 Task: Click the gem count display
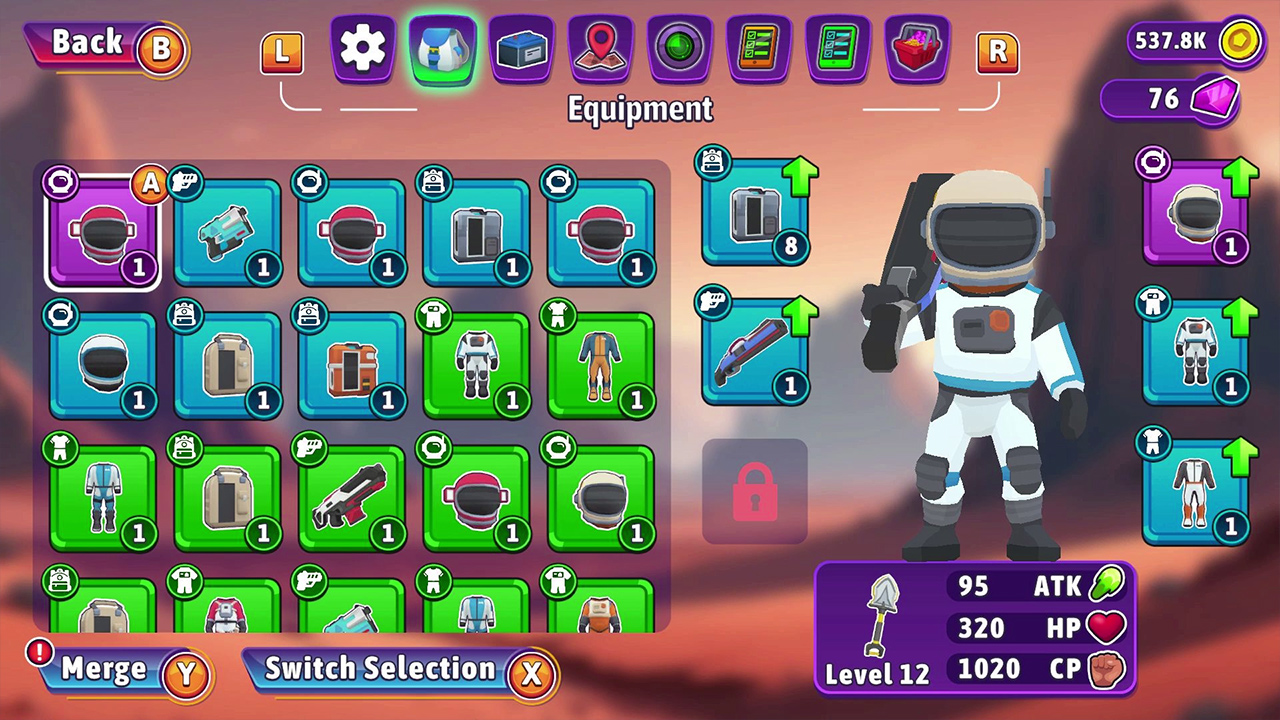tap(1170, 100)
